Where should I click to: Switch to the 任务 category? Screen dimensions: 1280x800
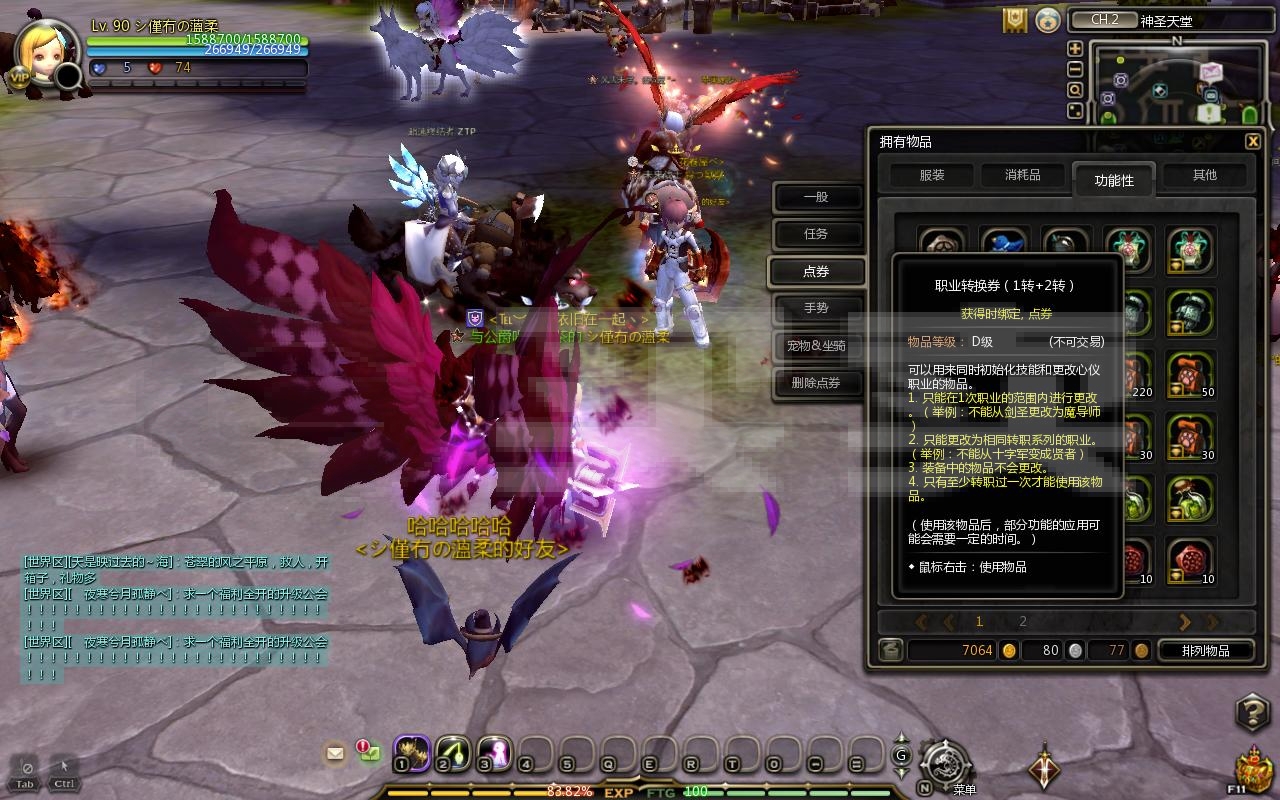[x=816, y=234]
